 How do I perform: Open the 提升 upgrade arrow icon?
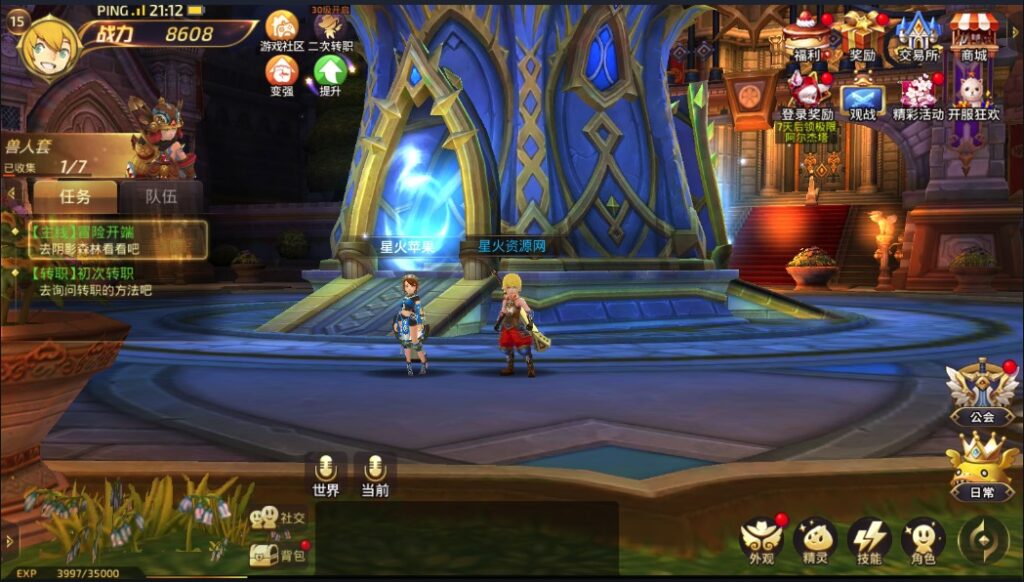(329, 72)
